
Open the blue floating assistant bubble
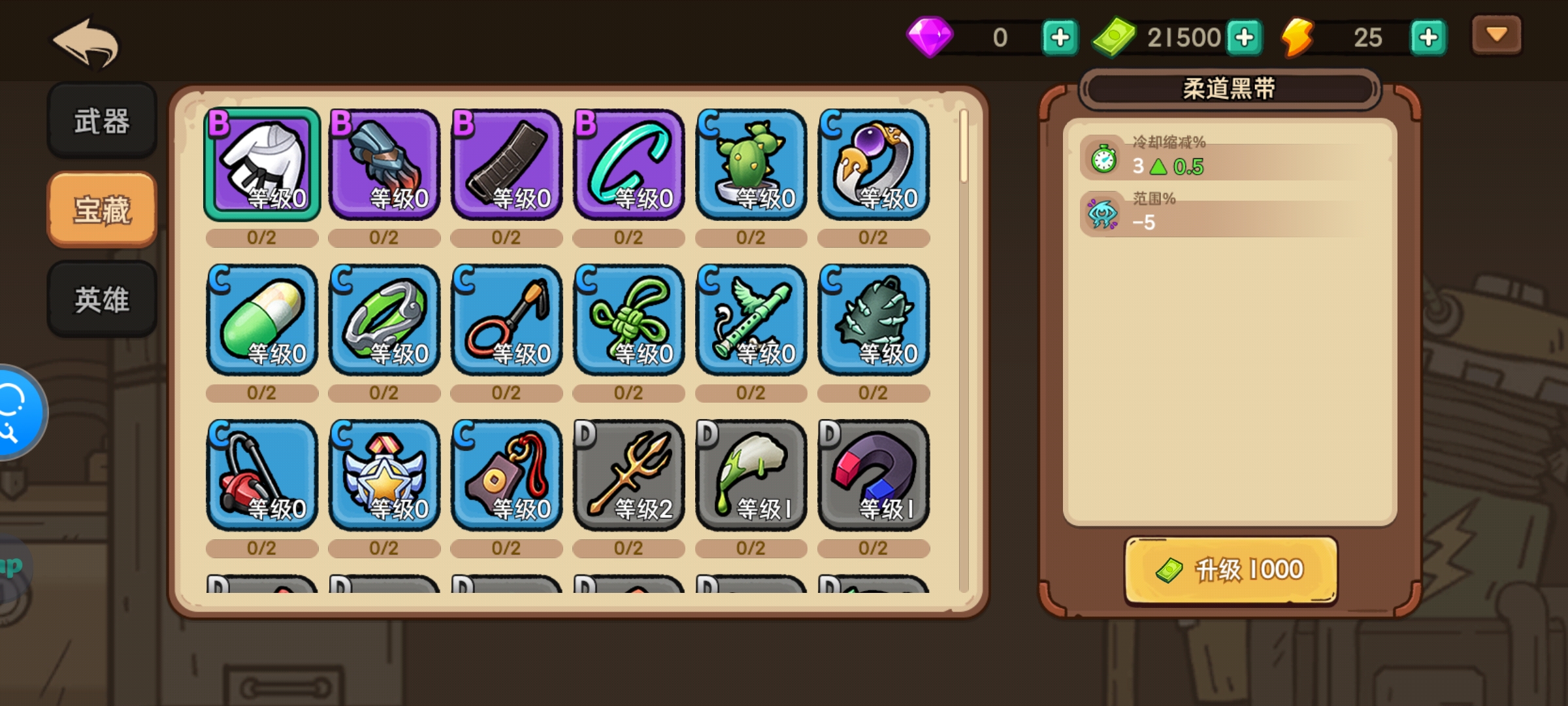pos(16,412)
